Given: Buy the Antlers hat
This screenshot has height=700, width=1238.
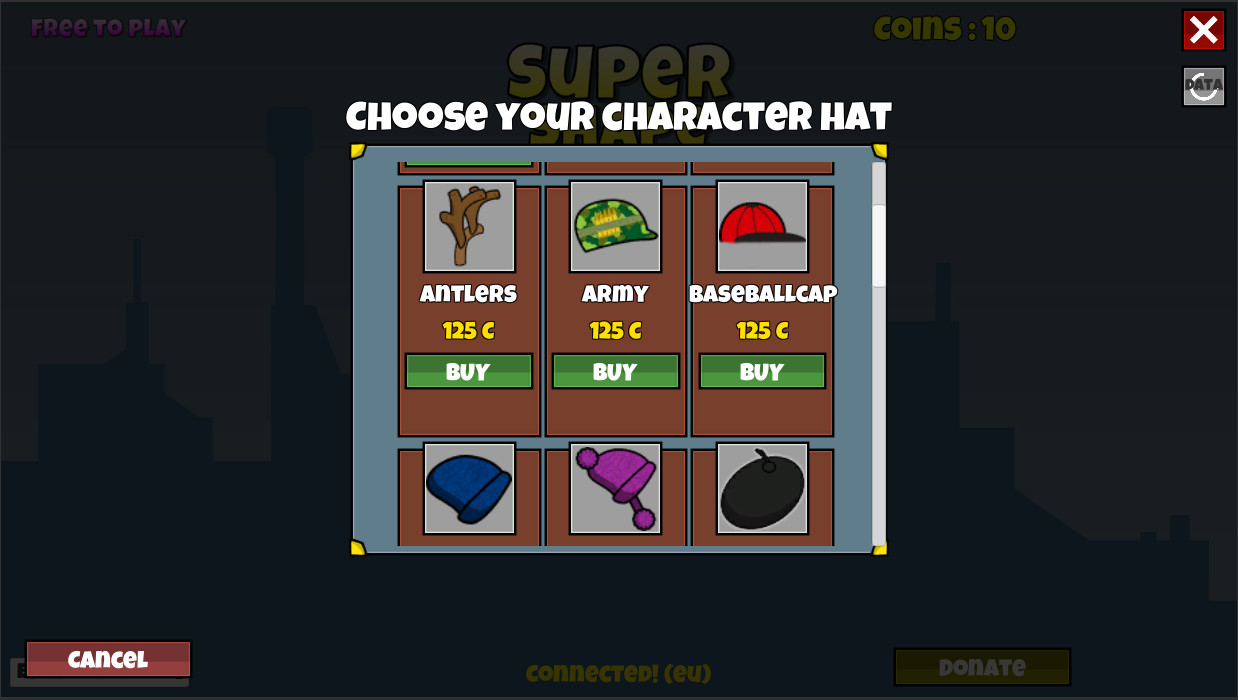Looking at the screenshot, I should [x=468, y=371].
